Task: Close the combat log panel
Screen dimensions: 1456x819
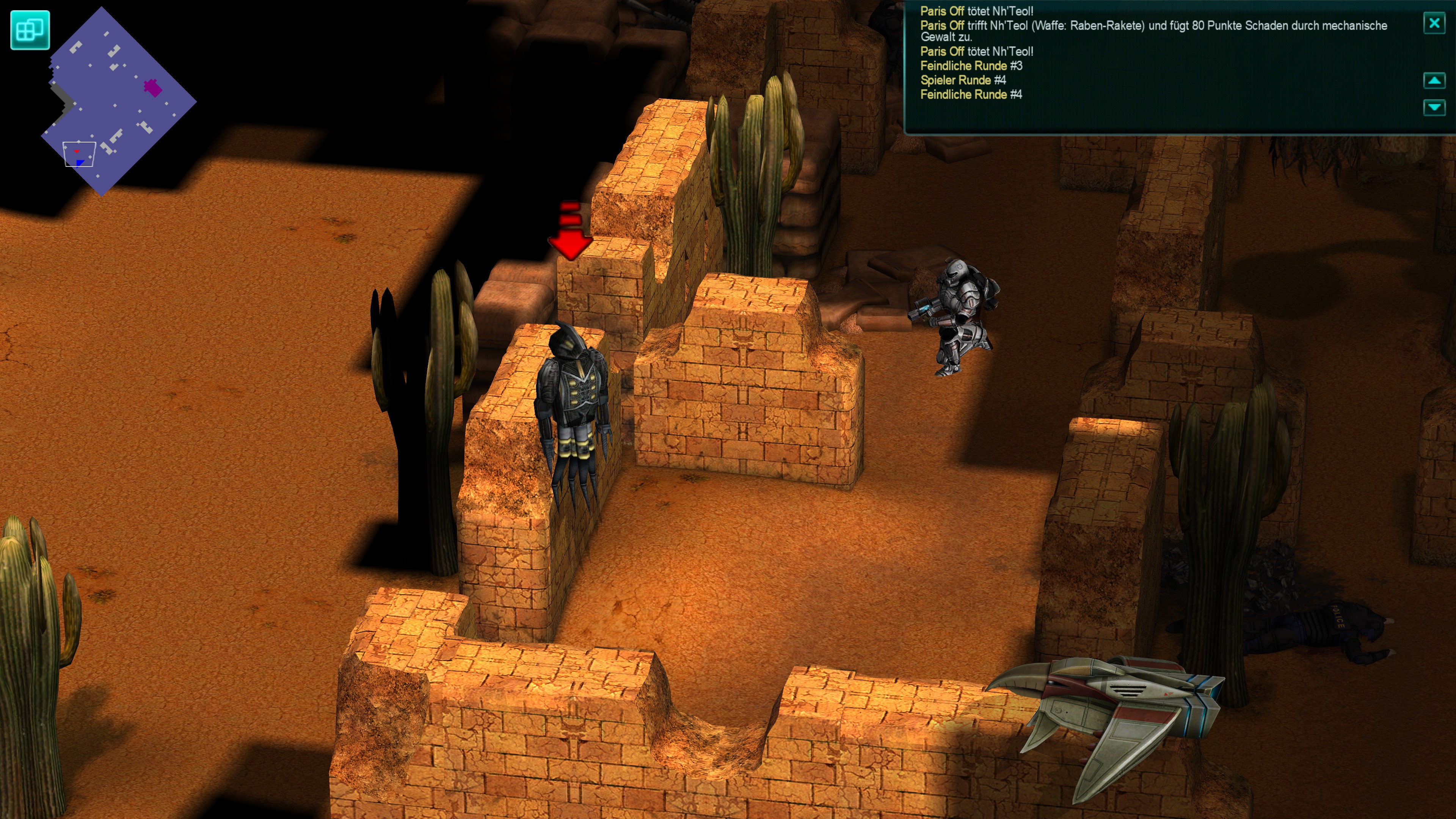Action: coord(1434,23)
